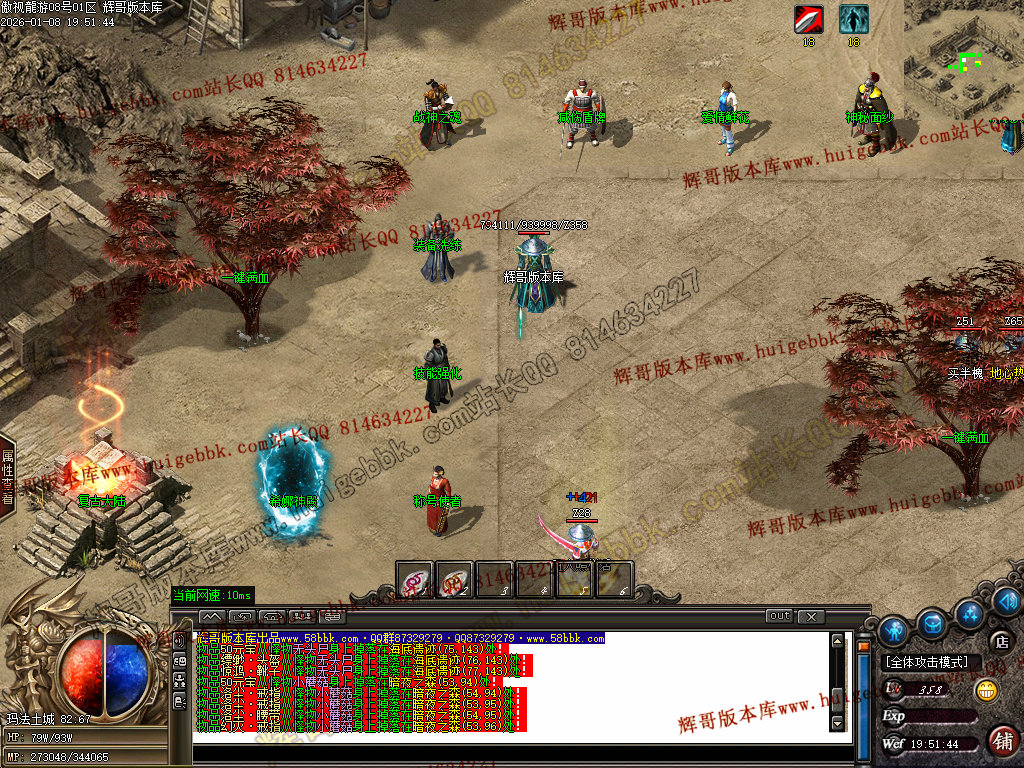
Task: Click the 58bbk.com announcement line in chat
Action: (x=400, y=638)
